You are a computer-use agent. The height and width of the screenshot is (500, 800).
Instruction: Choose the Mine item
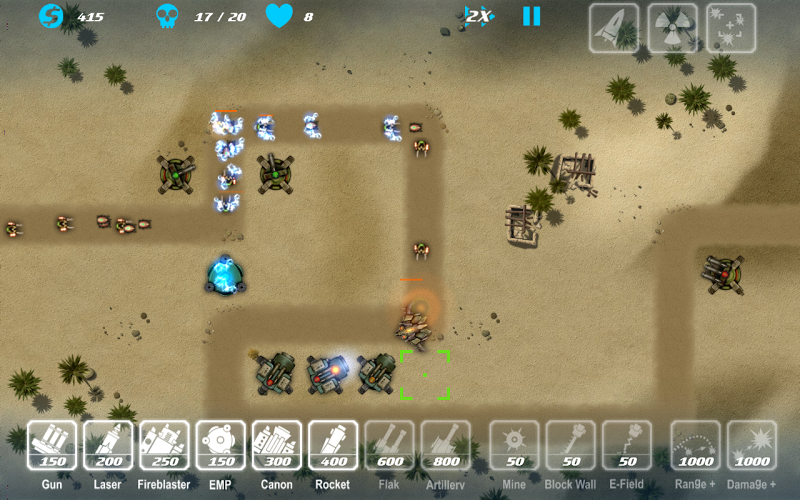[x=514, y=445]
